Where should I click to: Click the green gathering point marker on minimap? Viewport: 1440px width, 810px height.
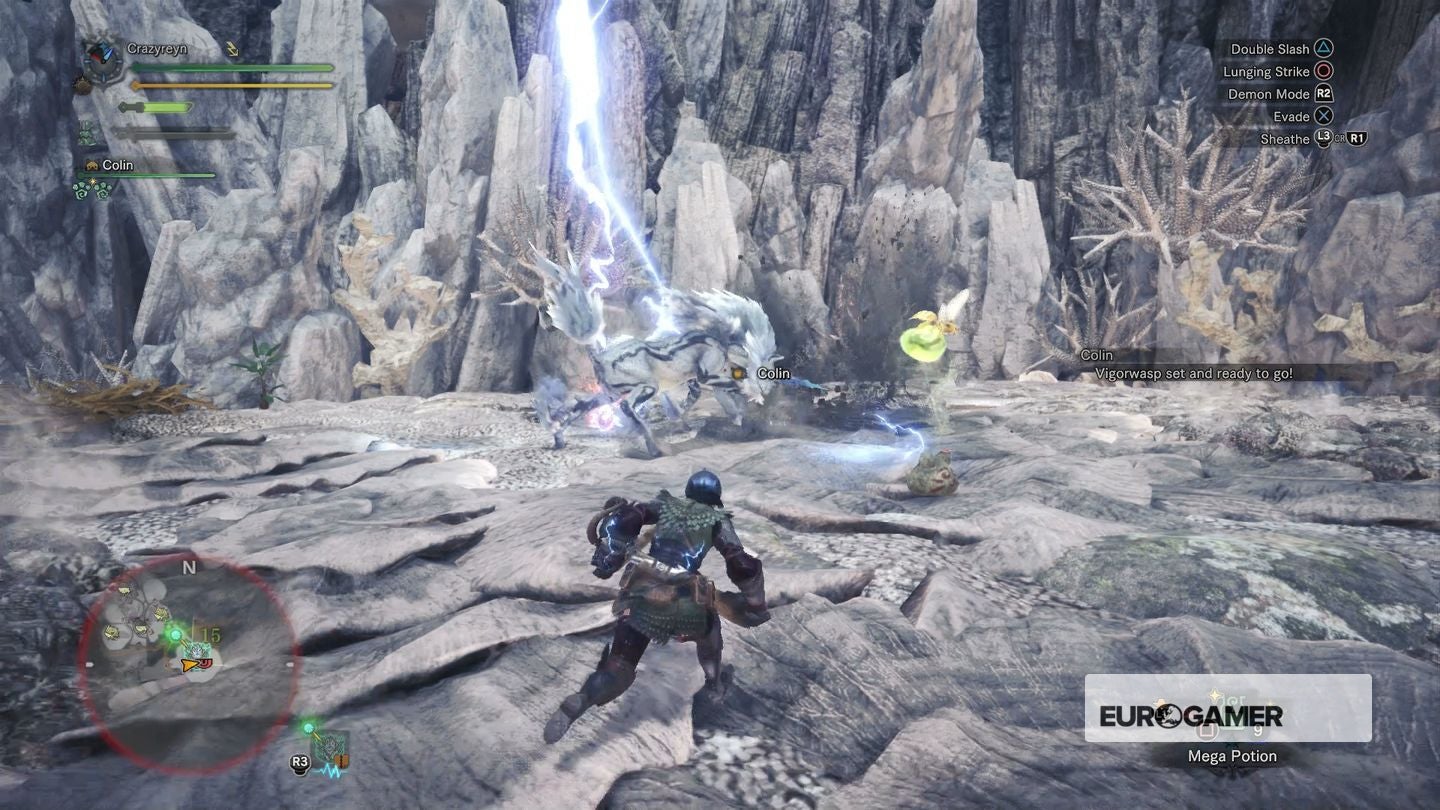tap(174, 634)
